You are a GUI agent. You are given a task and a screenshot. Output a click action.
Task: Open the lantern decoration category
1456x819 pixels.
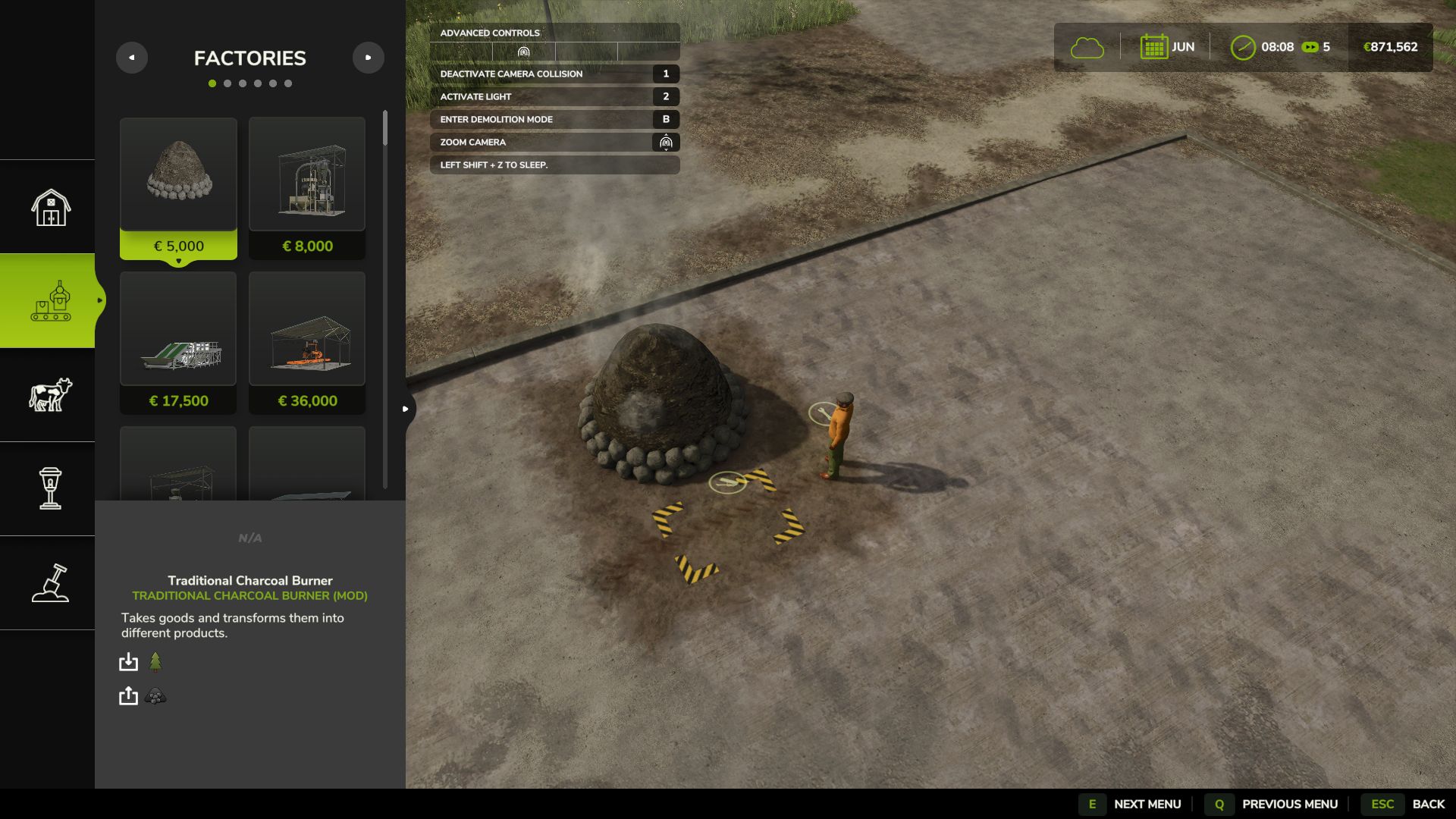point(50,488)
